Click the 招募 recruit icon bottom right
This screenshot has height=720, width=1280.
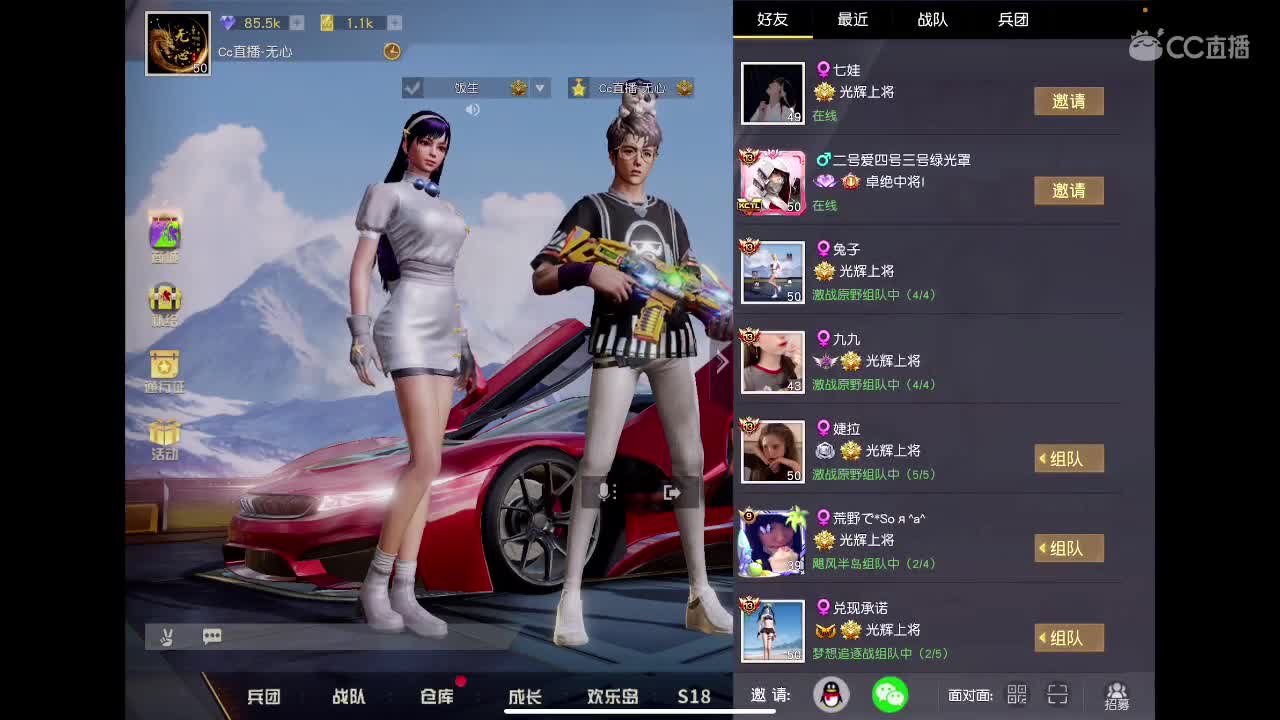(1117, 694)
